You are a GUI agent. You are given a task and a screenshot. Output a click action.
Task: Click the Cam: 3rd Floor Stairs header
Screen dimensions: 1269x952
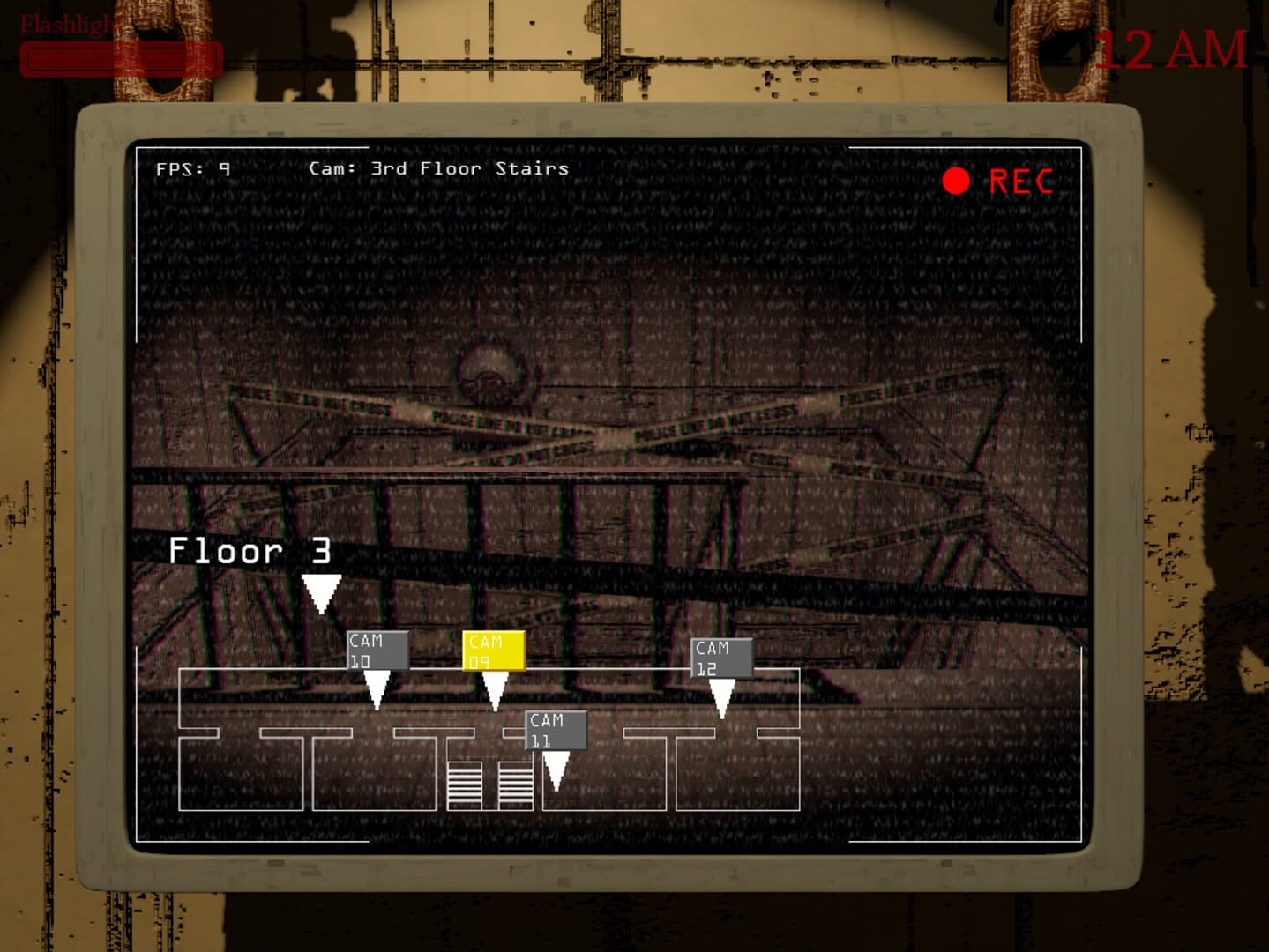point(437,168)
